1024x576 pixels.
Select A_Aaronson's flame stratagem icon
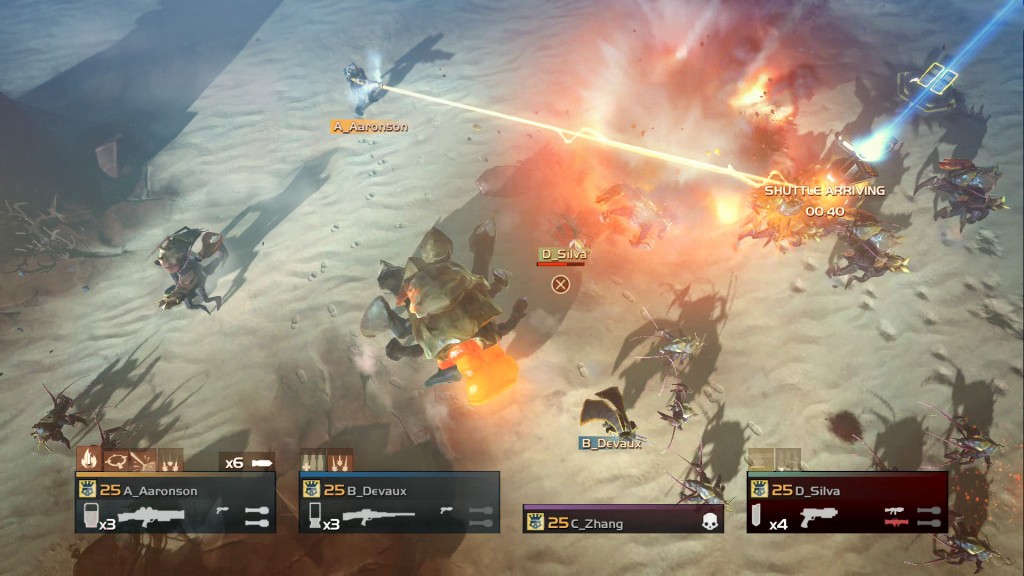click(x=88, y=459)
